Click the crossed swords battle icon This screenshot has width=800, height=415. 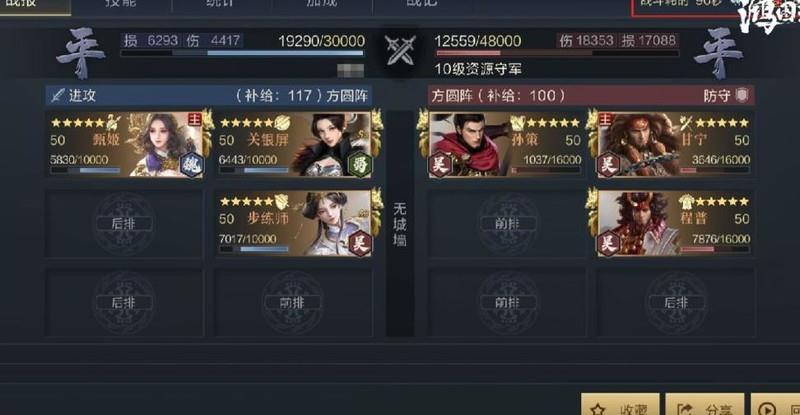[401, 49]
